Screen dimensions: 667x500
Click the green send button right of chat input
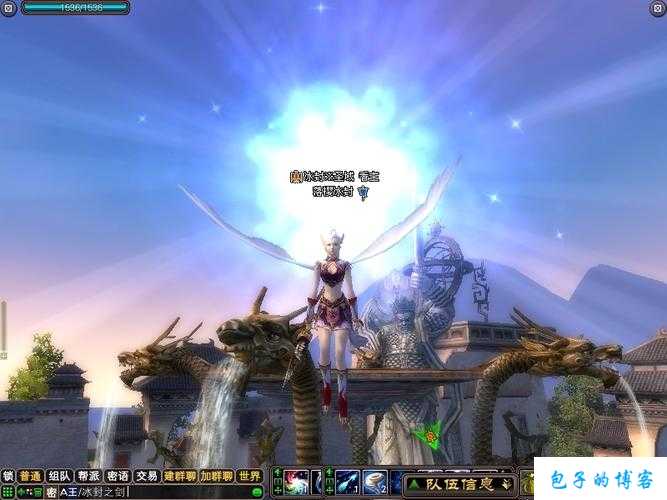[257, 492]
